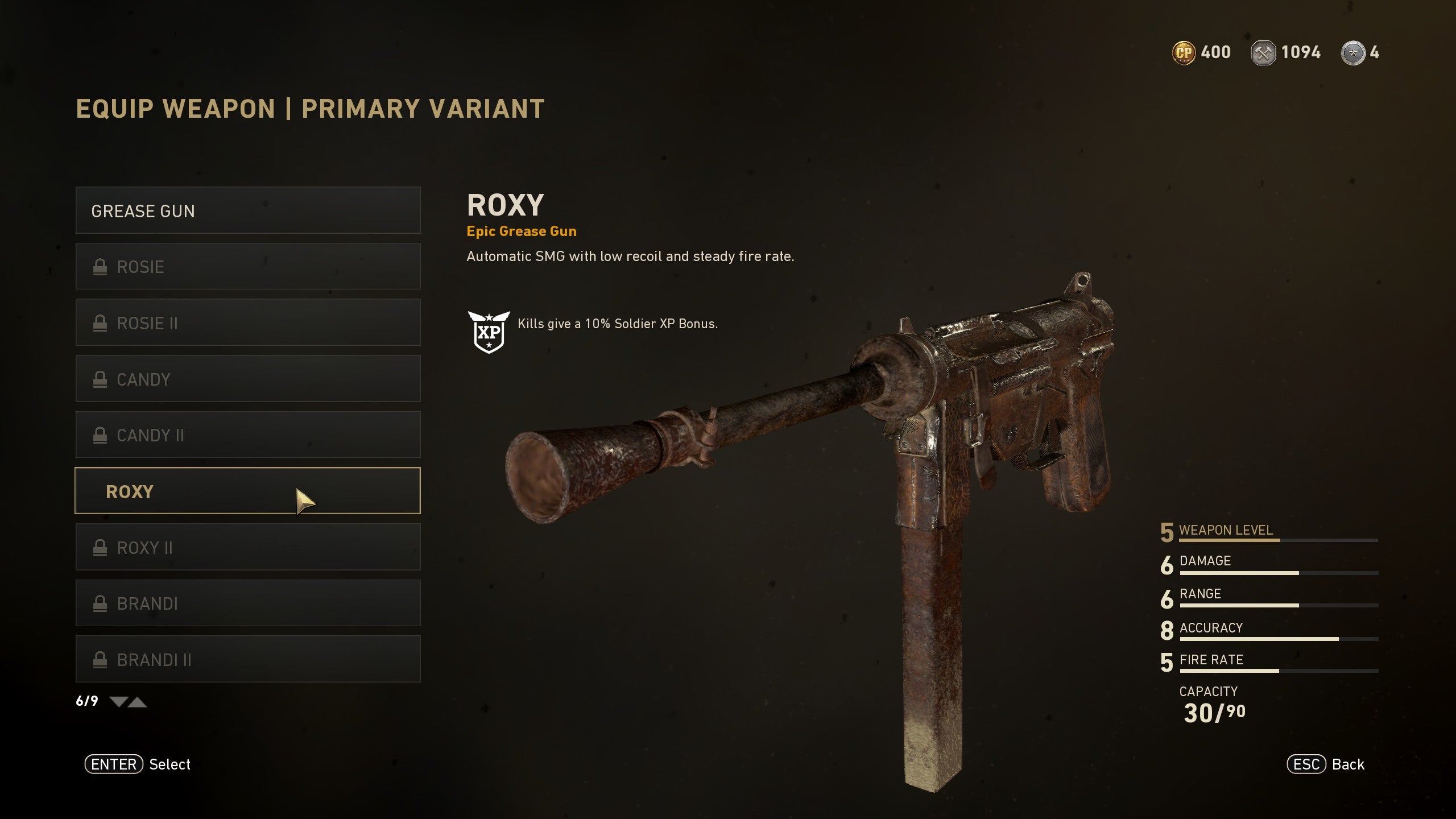Select the GREASE GUN base weapon
The width and height of the screenshot is (1456, 819).
coord(248,210)
